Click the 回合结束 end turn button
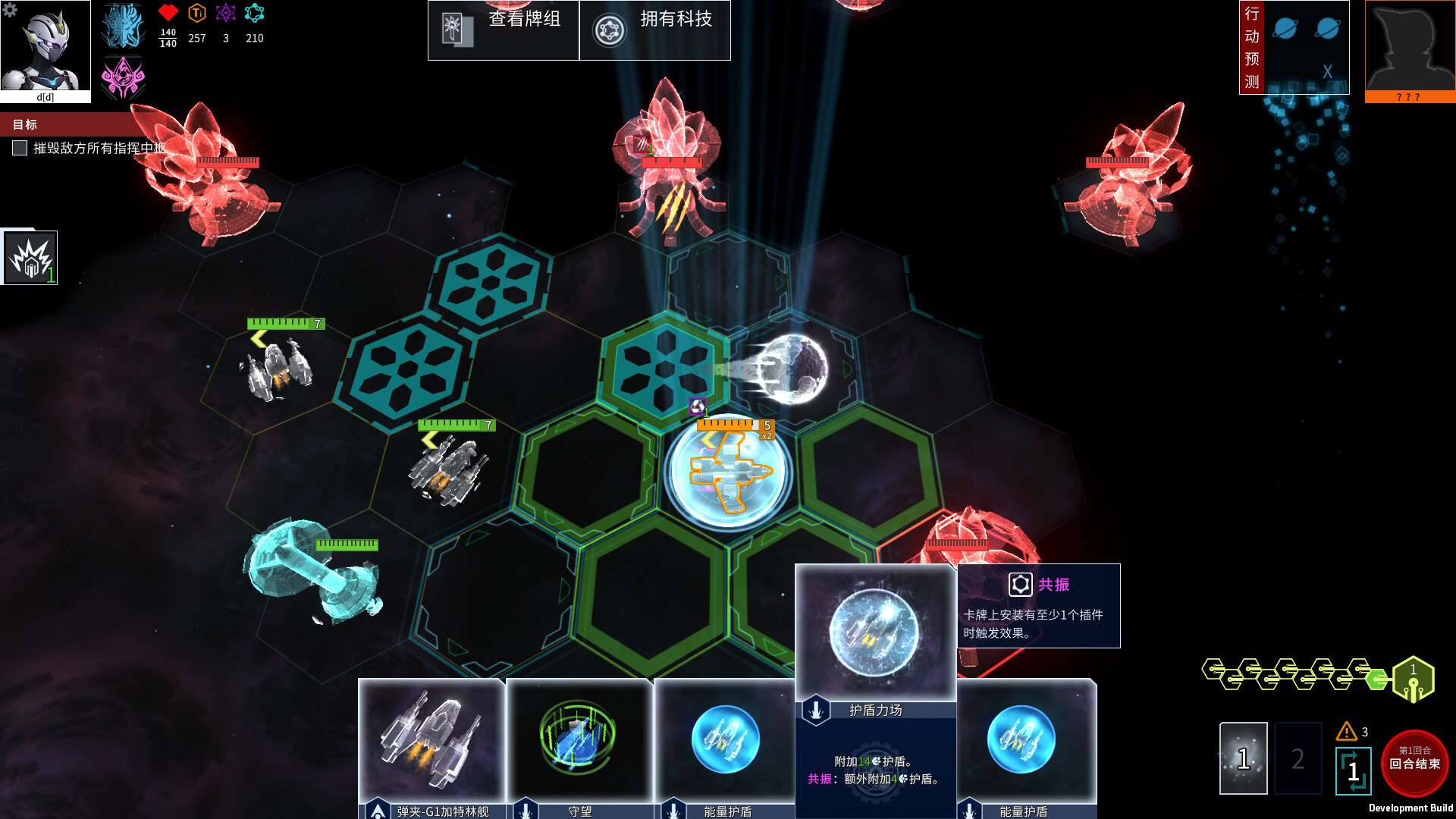 [x=1414, y=762]
